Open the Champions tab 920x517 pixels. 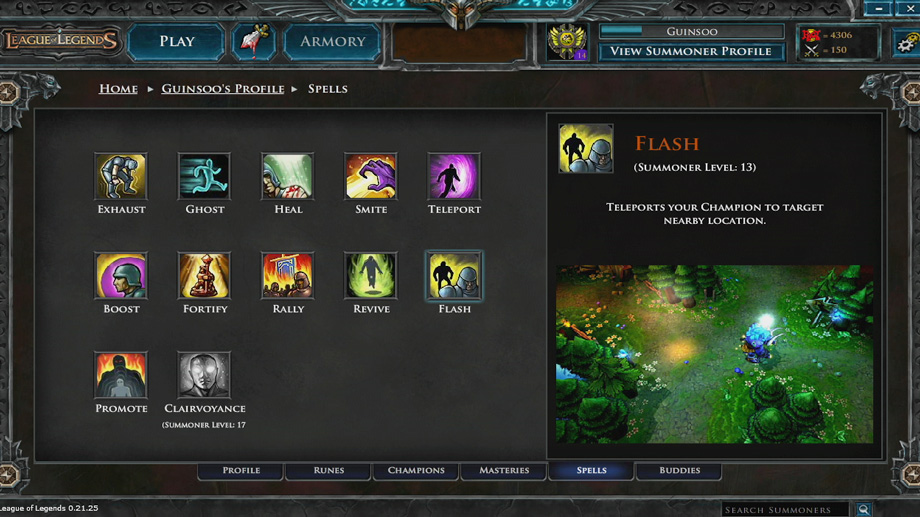pyautogui.click(x=416, y=470)
